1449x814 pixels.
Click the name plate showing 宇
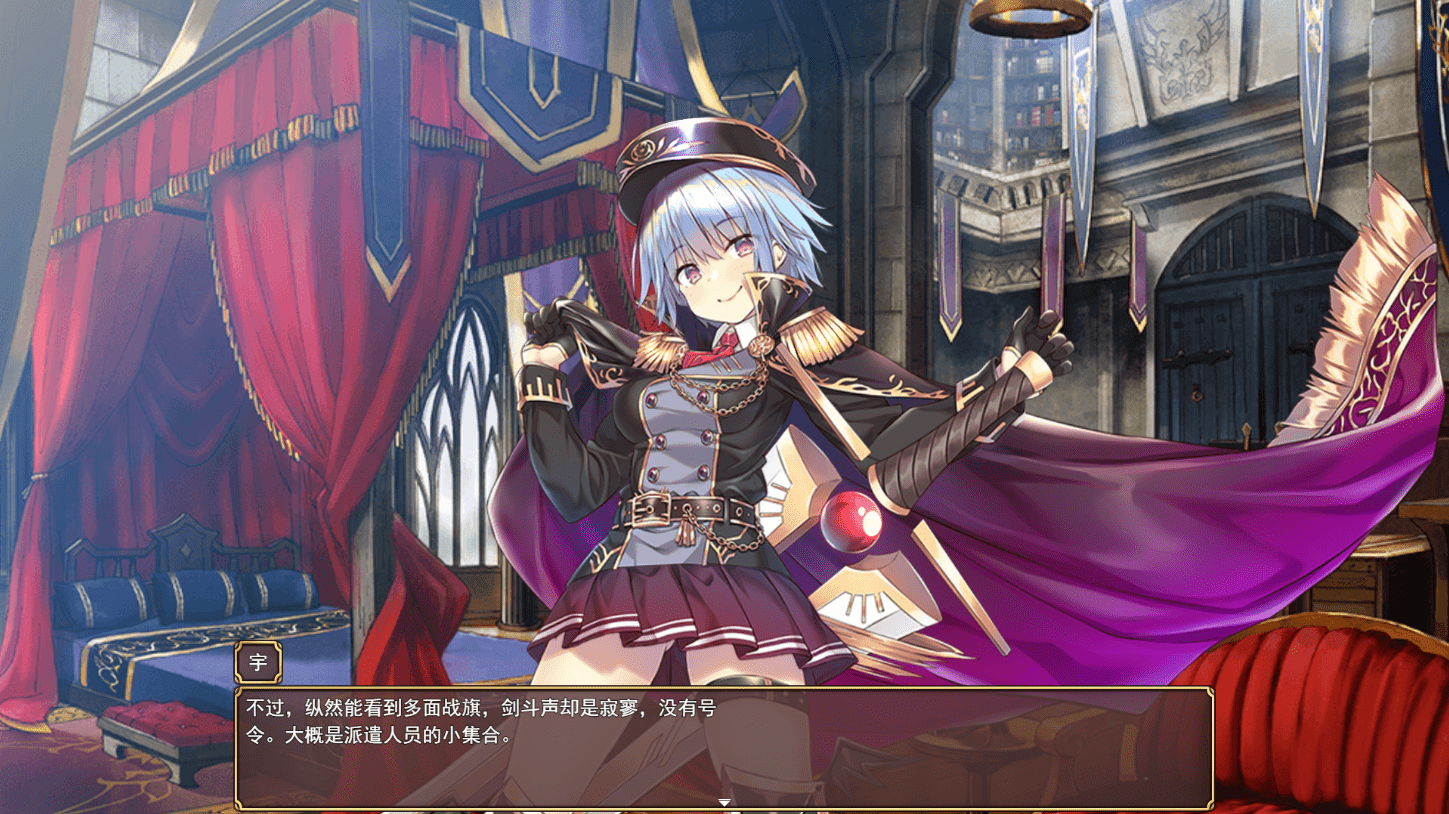[257, 661]
